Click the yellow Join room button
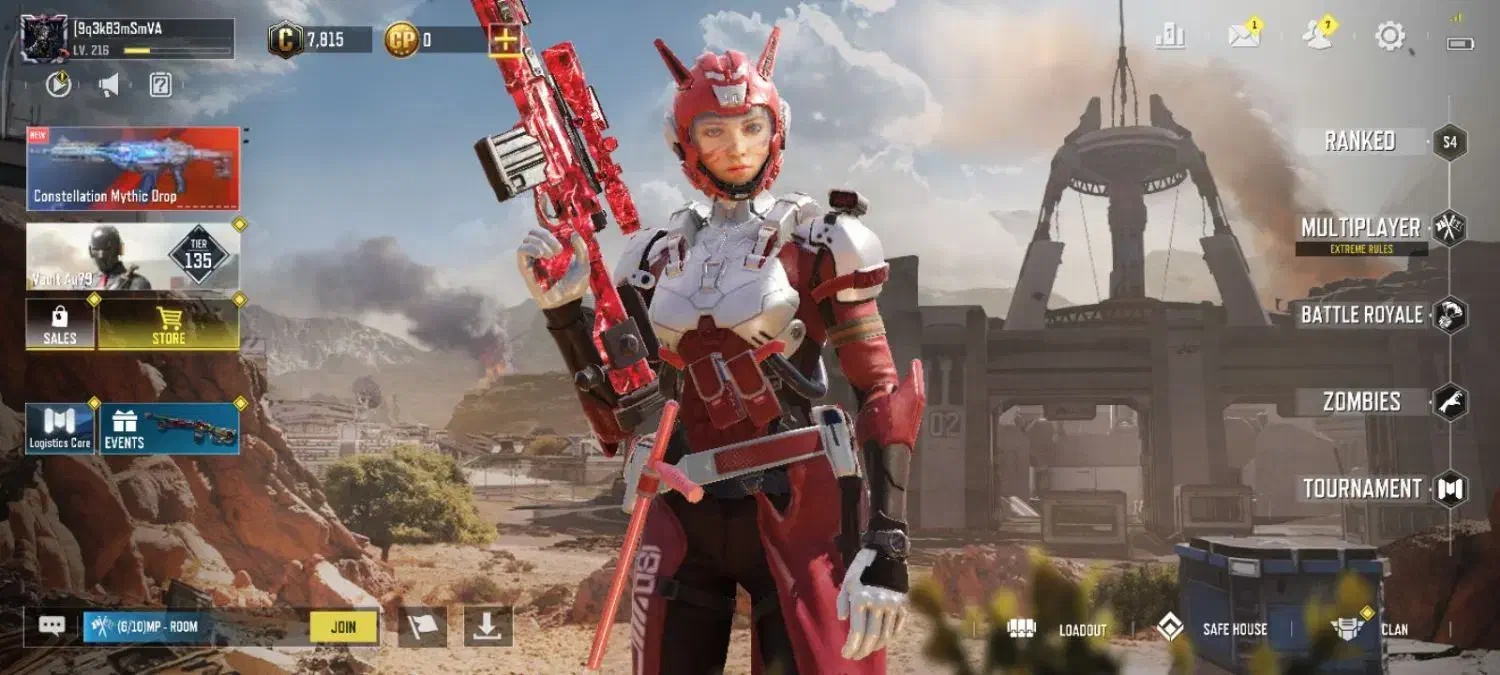This screenshot has height=675, width=1500. click(x=343, y=627)
